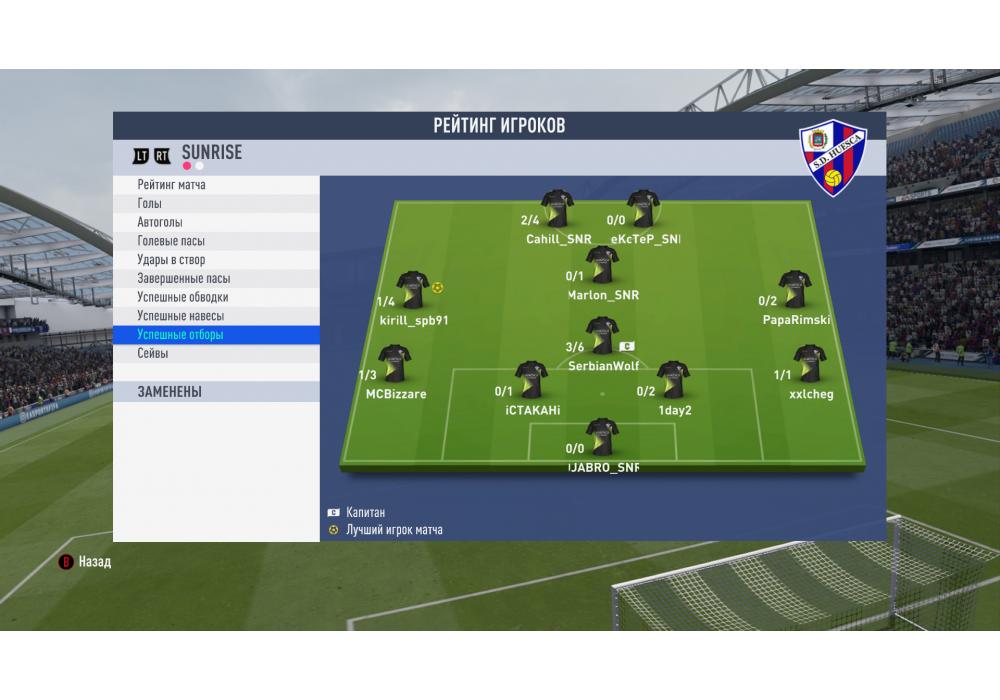Viewport: 1000px width, 700px height.
Task: Choose the Голы stat row
Action: [216, 204]
